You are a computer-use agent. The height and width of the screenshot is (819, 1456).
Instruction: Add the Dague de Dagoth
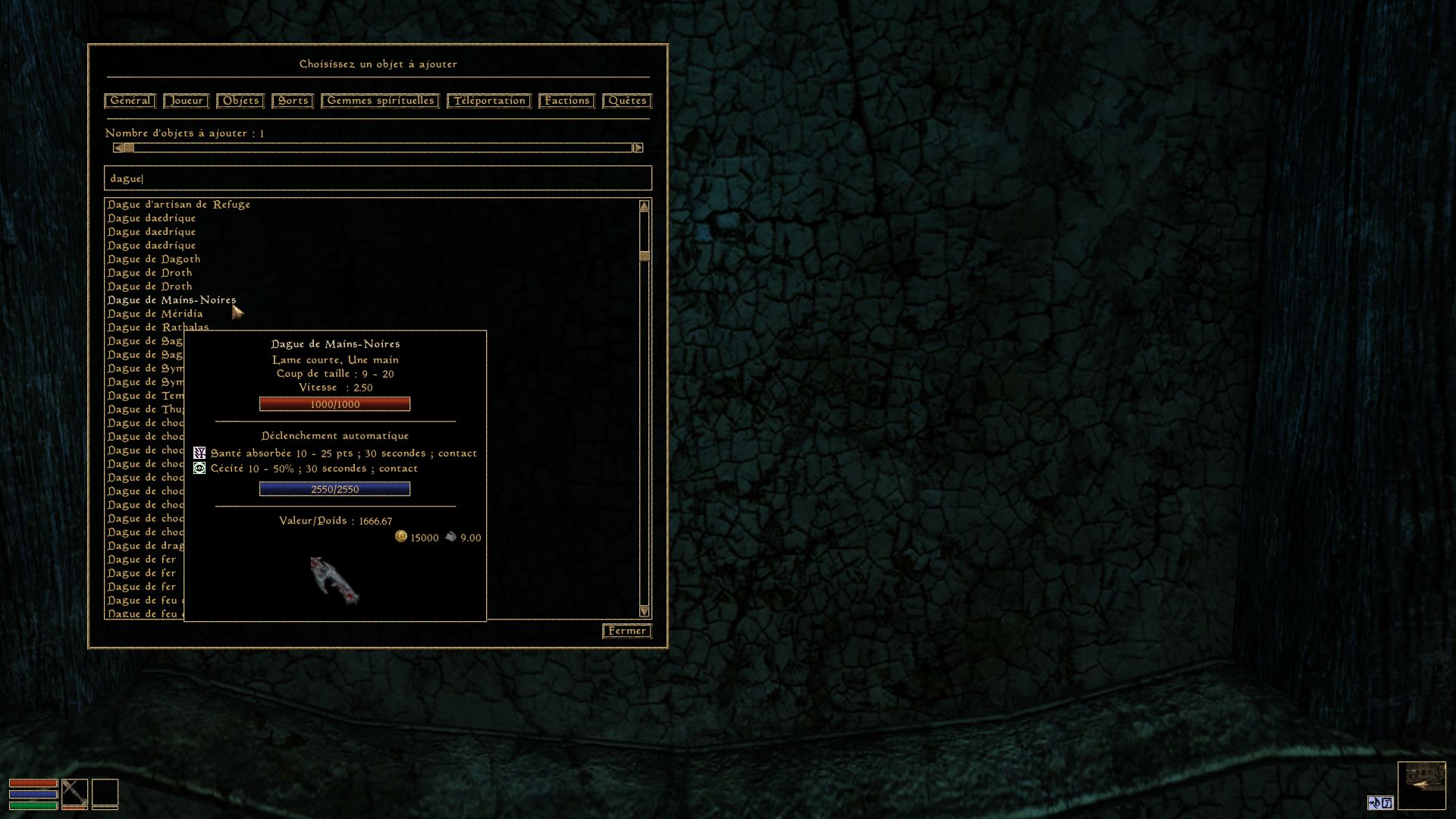tap(154, 259)
